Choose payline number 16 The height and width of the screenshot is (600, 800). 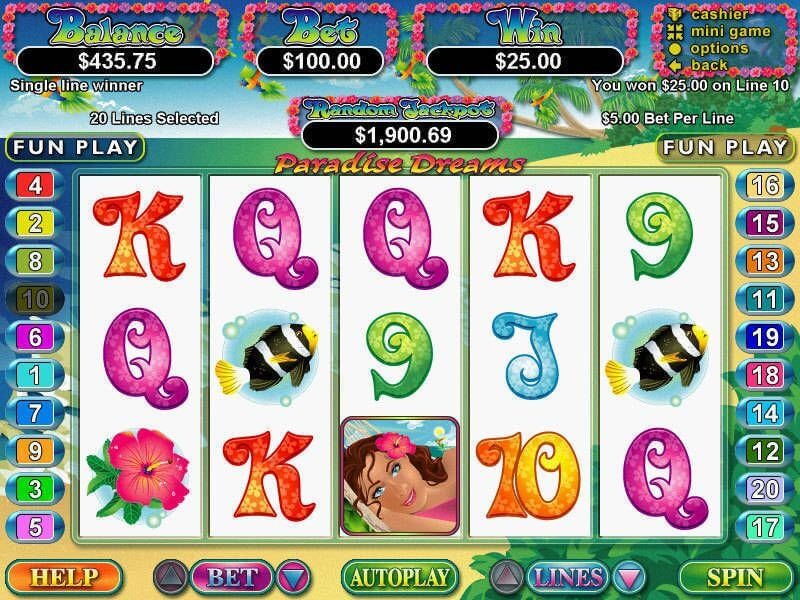(765, 185)
